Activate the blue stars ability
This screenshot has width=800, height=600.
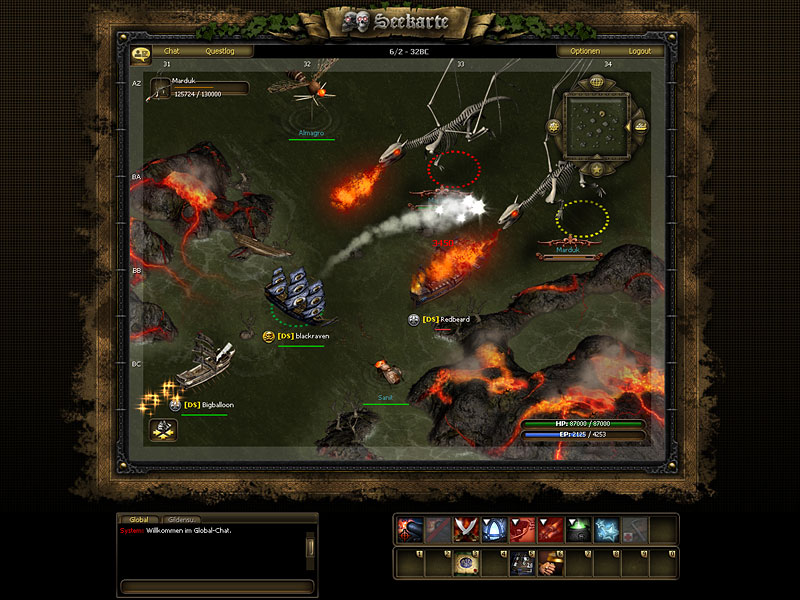[605, 530]
